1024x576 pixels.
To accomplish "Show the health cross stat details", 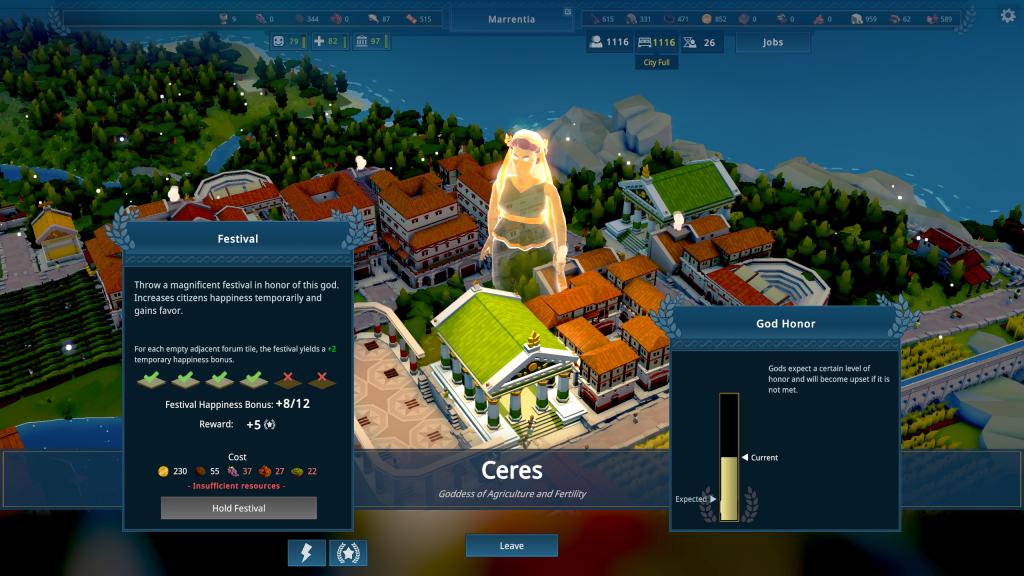I will pyautogui.click(x=326, y=41).
